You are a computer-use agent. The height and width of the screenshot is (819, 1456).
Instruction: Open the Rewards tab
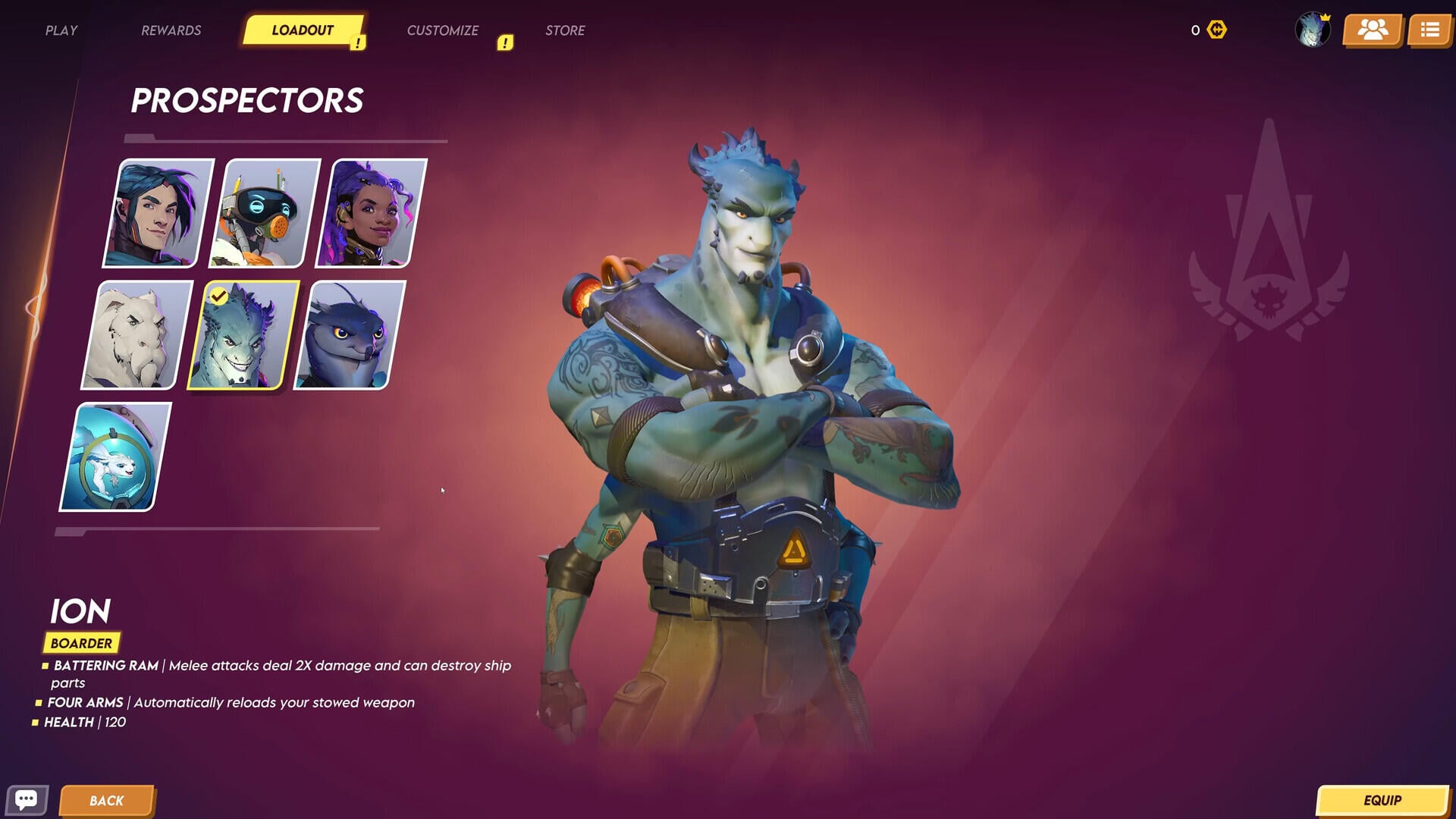tap(171, 30)
